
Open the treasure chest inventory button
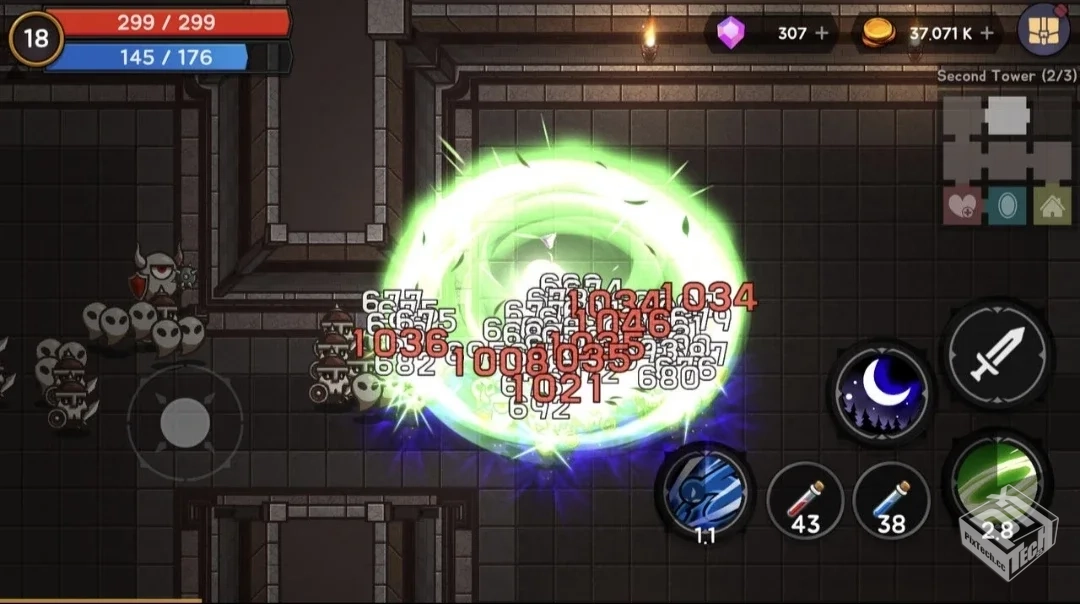[1043, 30]
